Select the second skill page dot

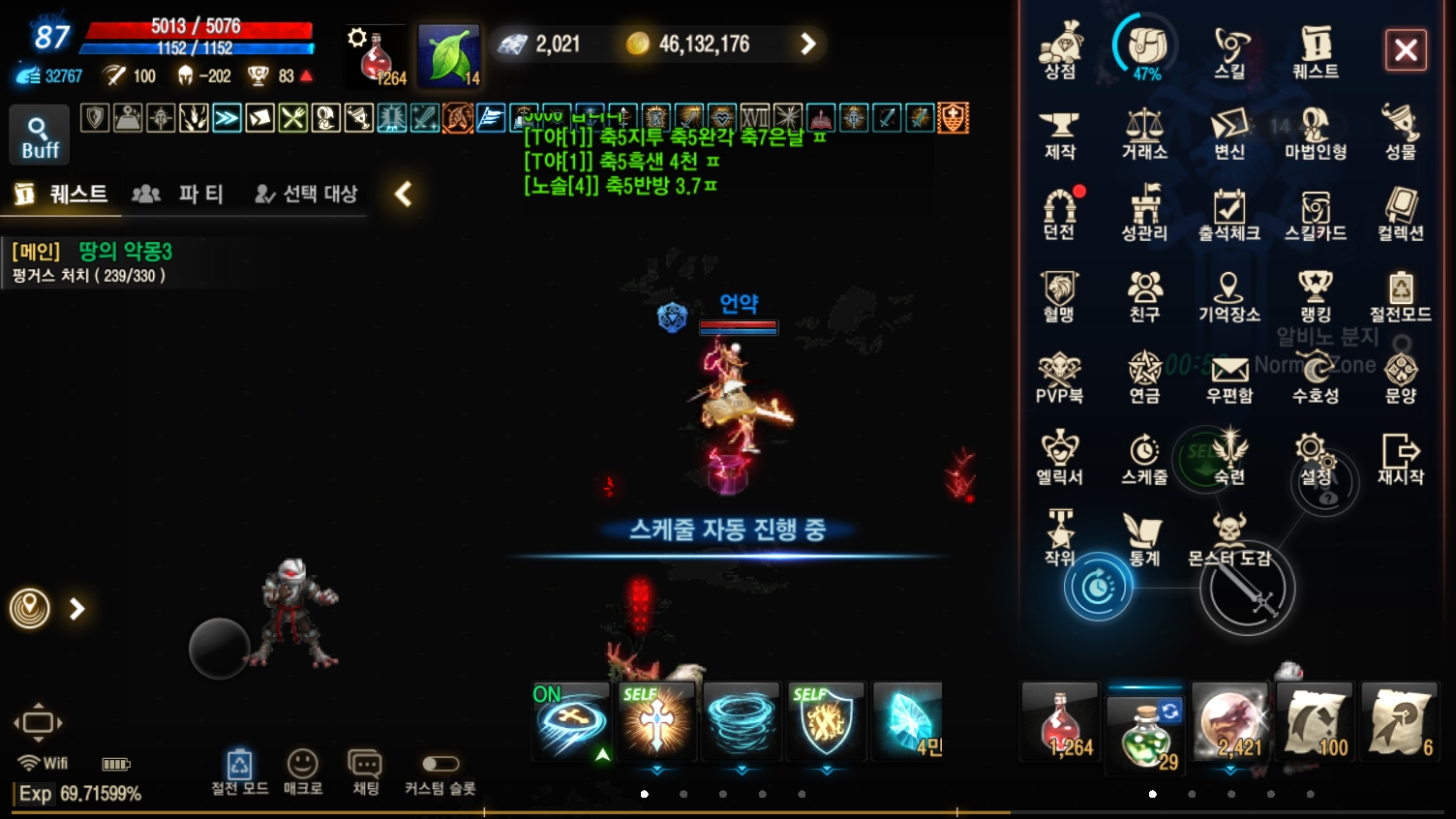(x=683, y=794)
